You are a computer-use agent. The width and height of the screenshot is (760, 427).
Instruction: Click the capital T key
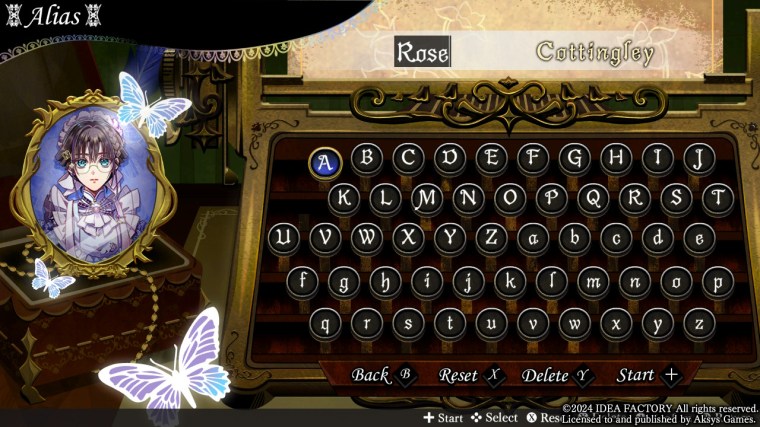pos(717,198)
